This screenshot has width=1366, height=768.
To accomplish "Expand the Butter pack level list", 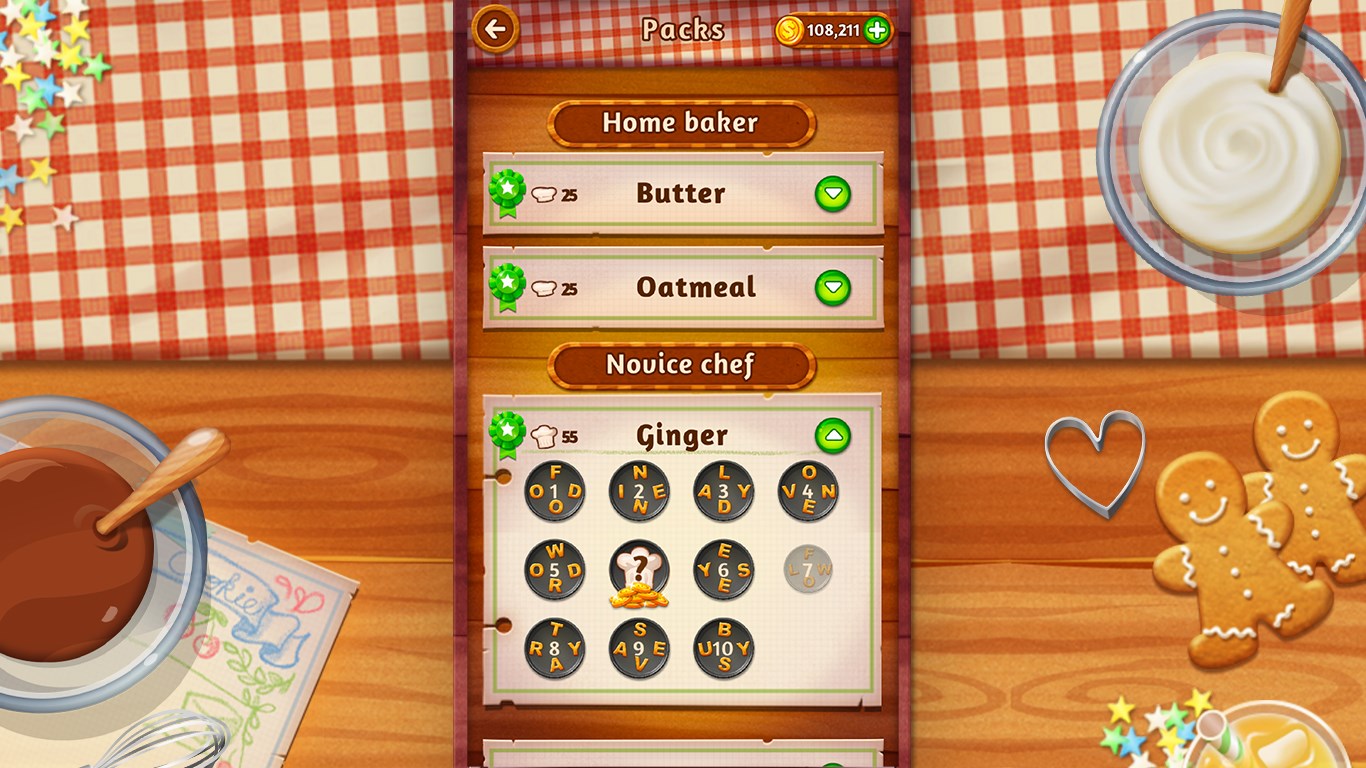I will click(x=833, y=193).
